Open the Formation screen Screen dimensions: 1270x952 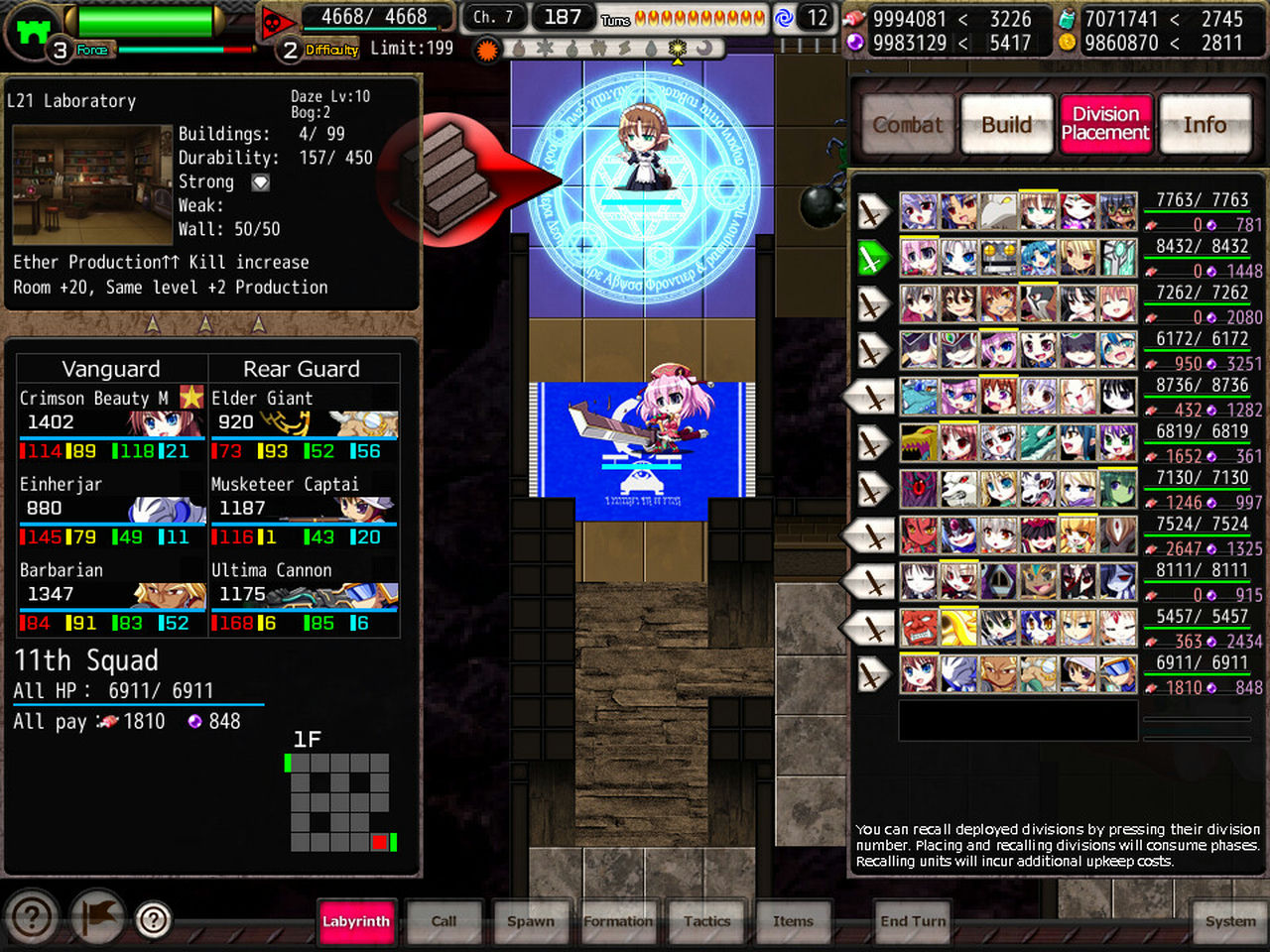[x=618, y=921]
